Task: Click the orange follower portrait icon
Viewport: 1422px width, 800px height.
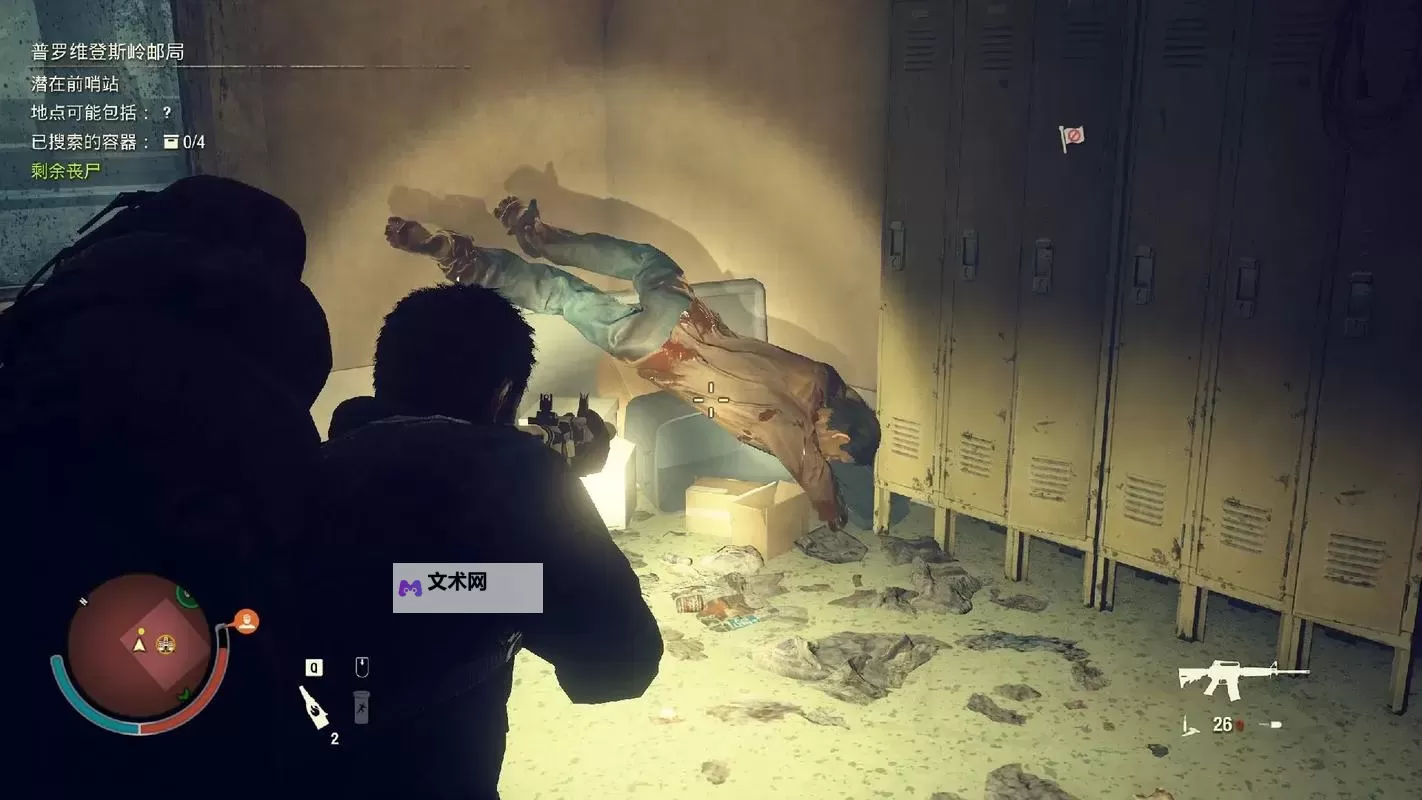Action: pyautogui.click(x=246, y=622)
